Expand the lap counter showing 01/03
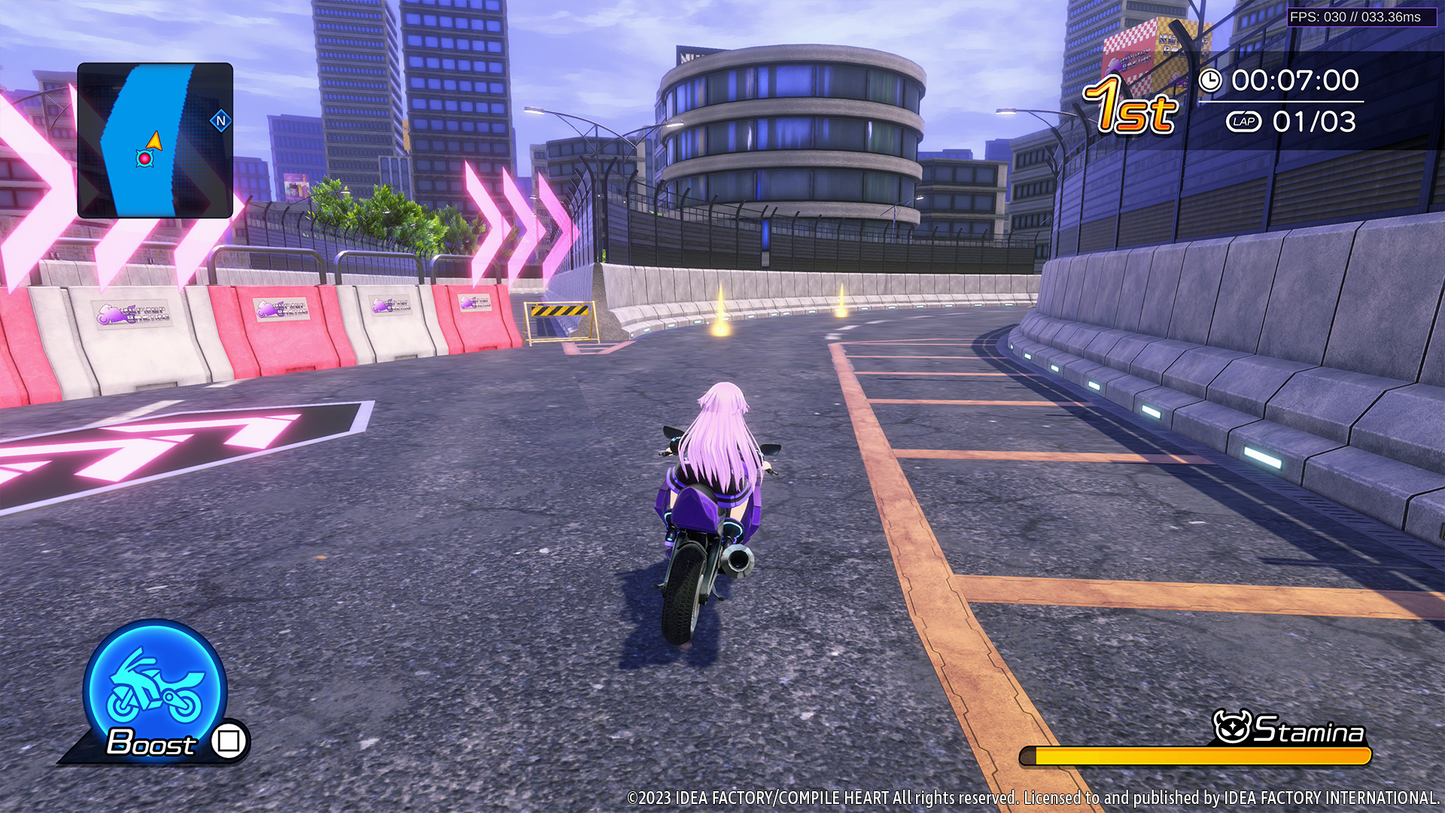Viewport: 1445px width, 813px height. click(1316, 121)
